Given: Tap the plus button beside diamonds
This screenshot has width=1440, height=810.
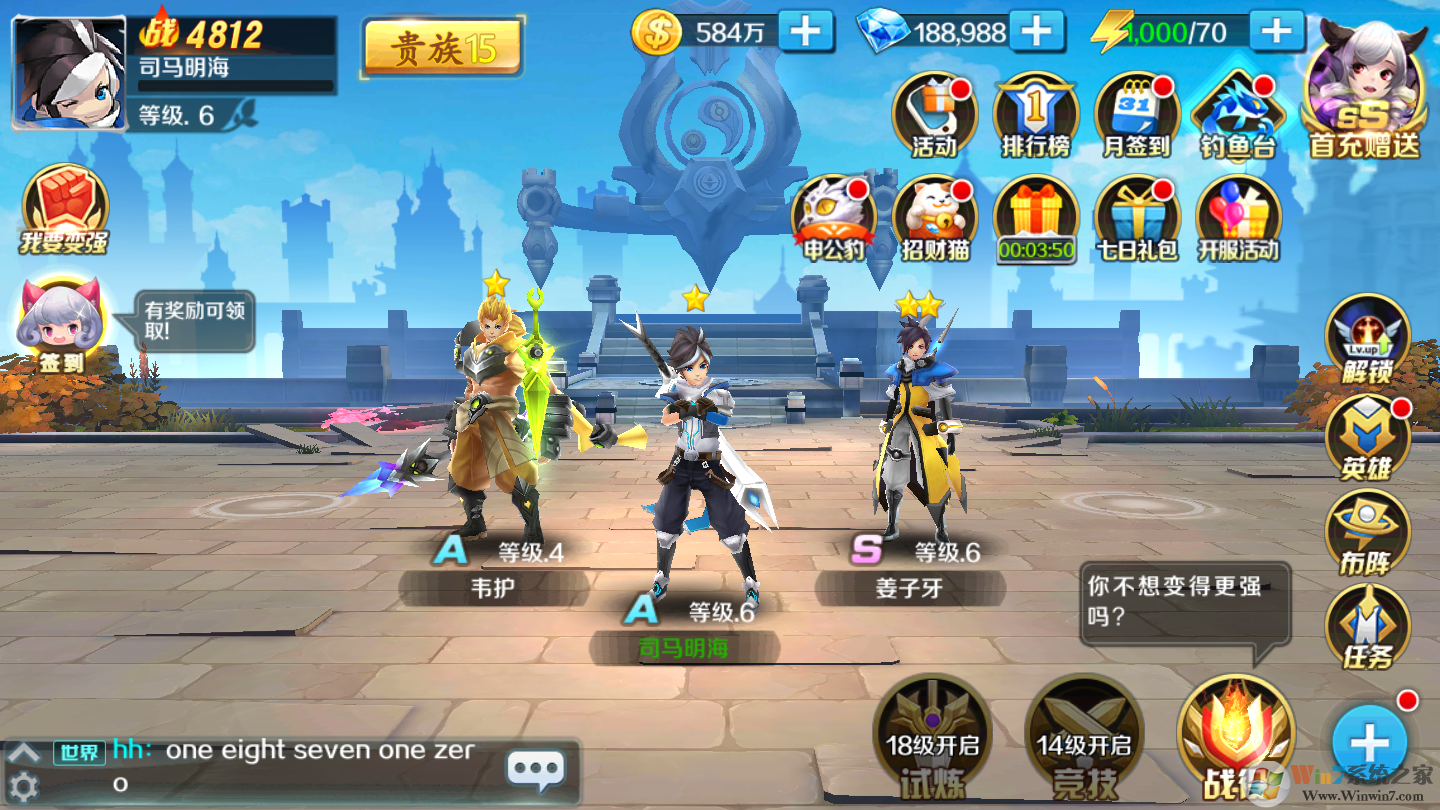Looking at the screenshot, I should click(x=1036, y=31).
